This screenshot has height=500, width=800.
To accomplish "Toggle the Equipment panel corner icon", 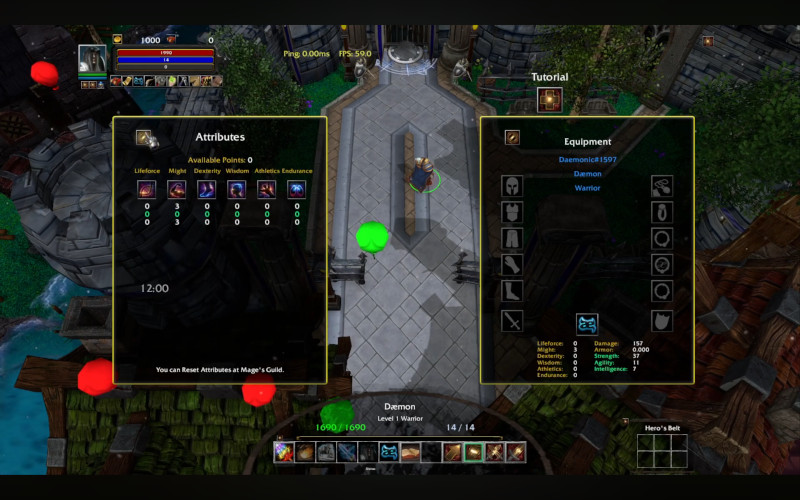I will [512, 138].
